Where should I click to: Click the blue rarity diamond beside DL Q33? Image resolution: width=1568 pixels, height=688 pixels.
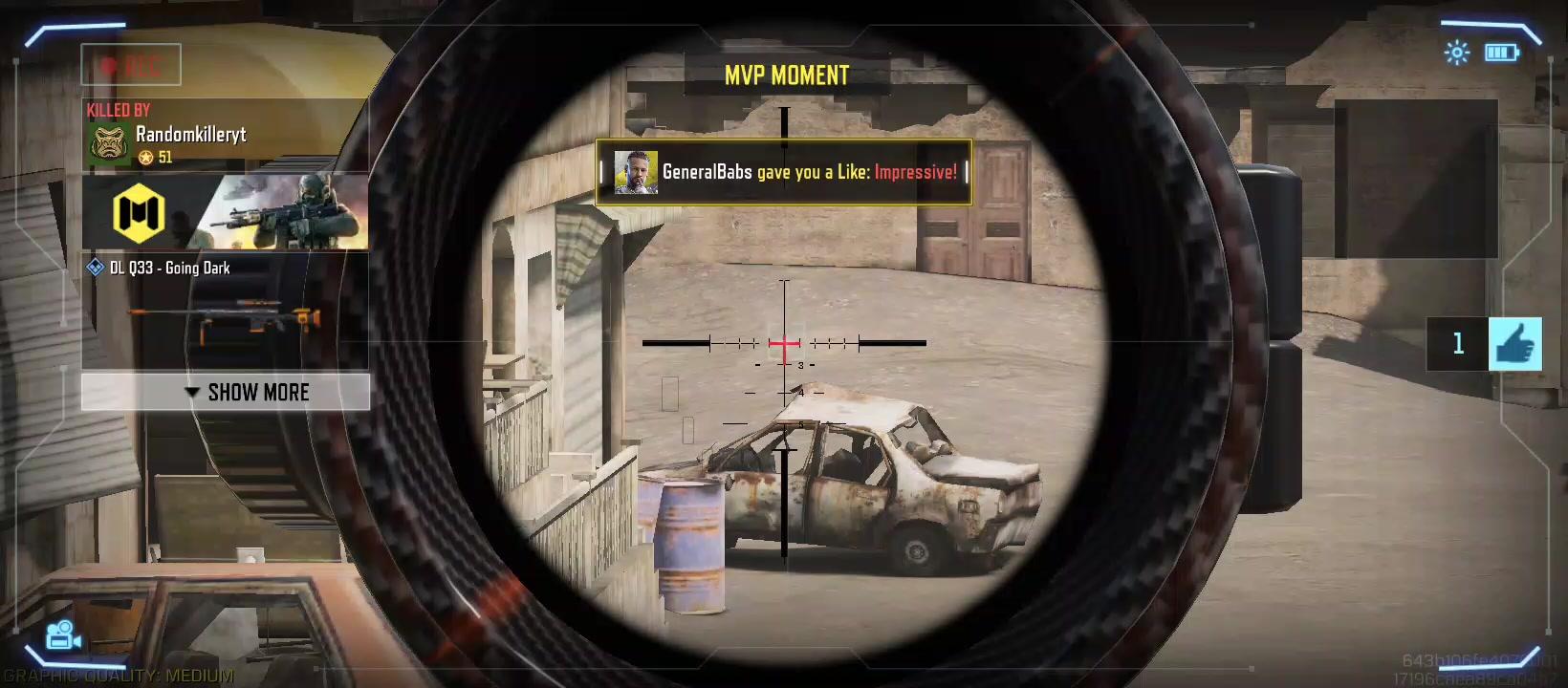pyautogui.click(x=95, y=268)
